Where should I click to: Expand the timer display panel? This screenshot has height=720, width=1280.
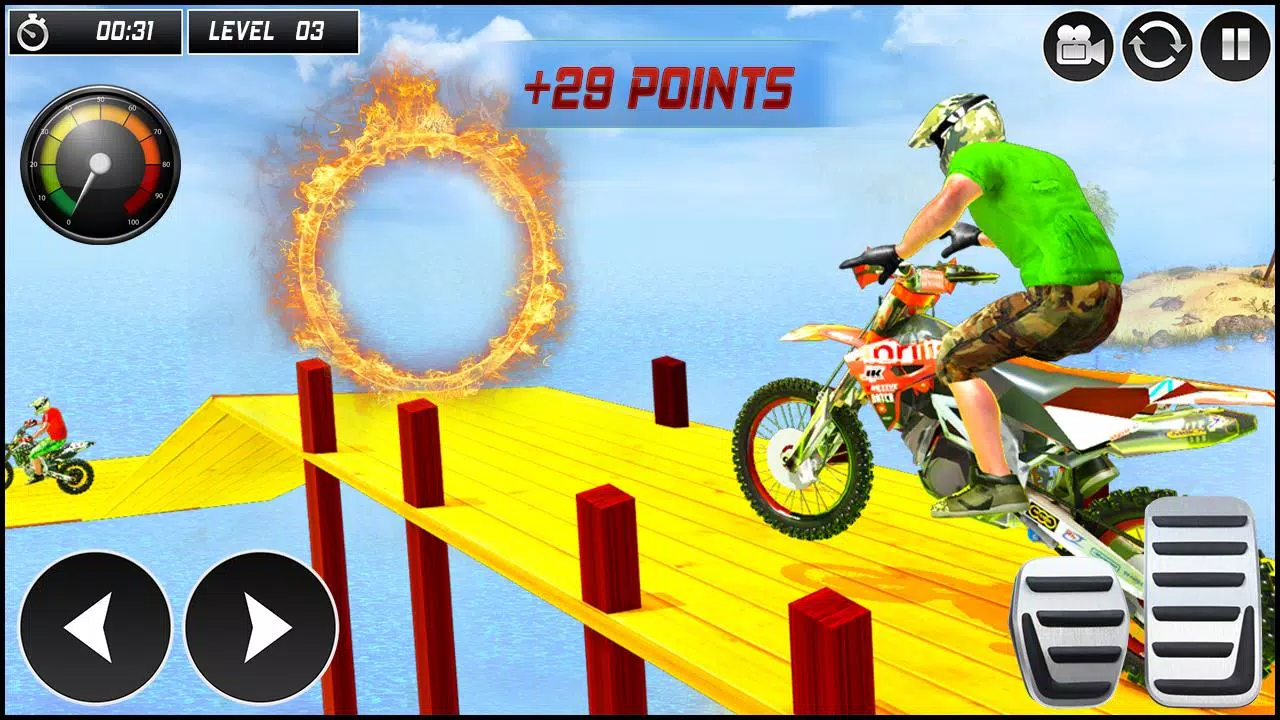(x=95, y=31)
